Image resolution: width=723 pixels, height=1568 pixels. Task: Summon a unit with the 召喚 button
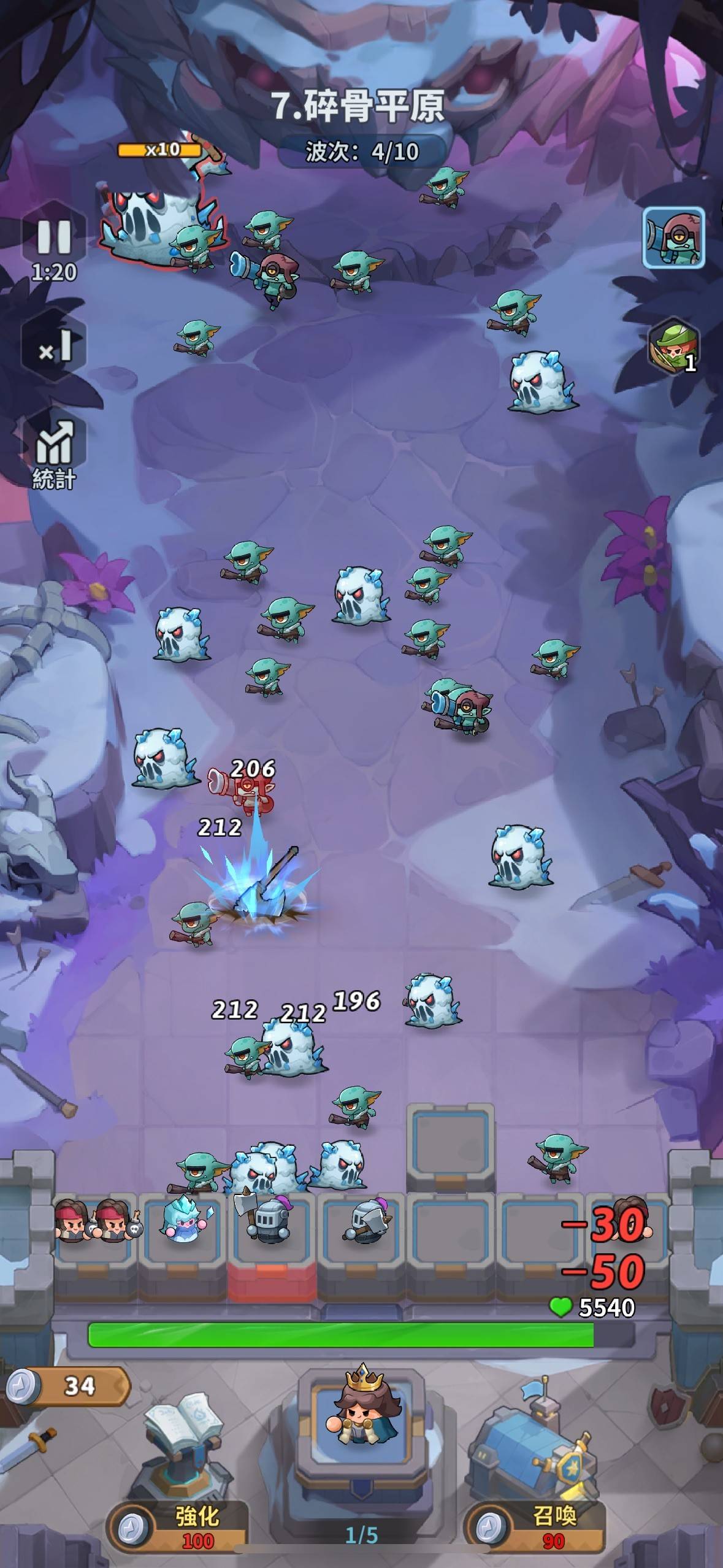(x=535, y=1523)
